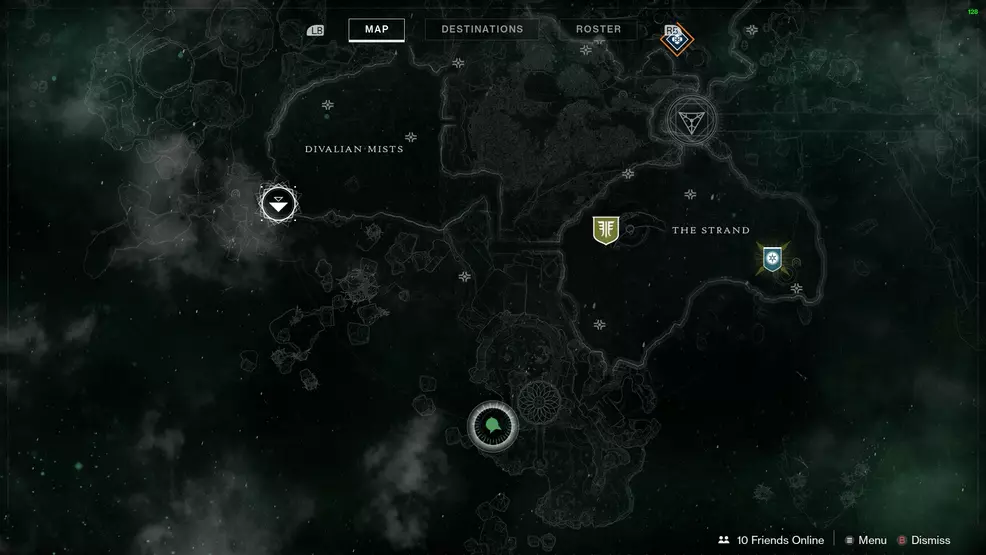Choose the olive vendor banner near The Strand
Image resolution: width=986 pixels, height=555 pixels.
pyautogui.click(x=605, y=230)
